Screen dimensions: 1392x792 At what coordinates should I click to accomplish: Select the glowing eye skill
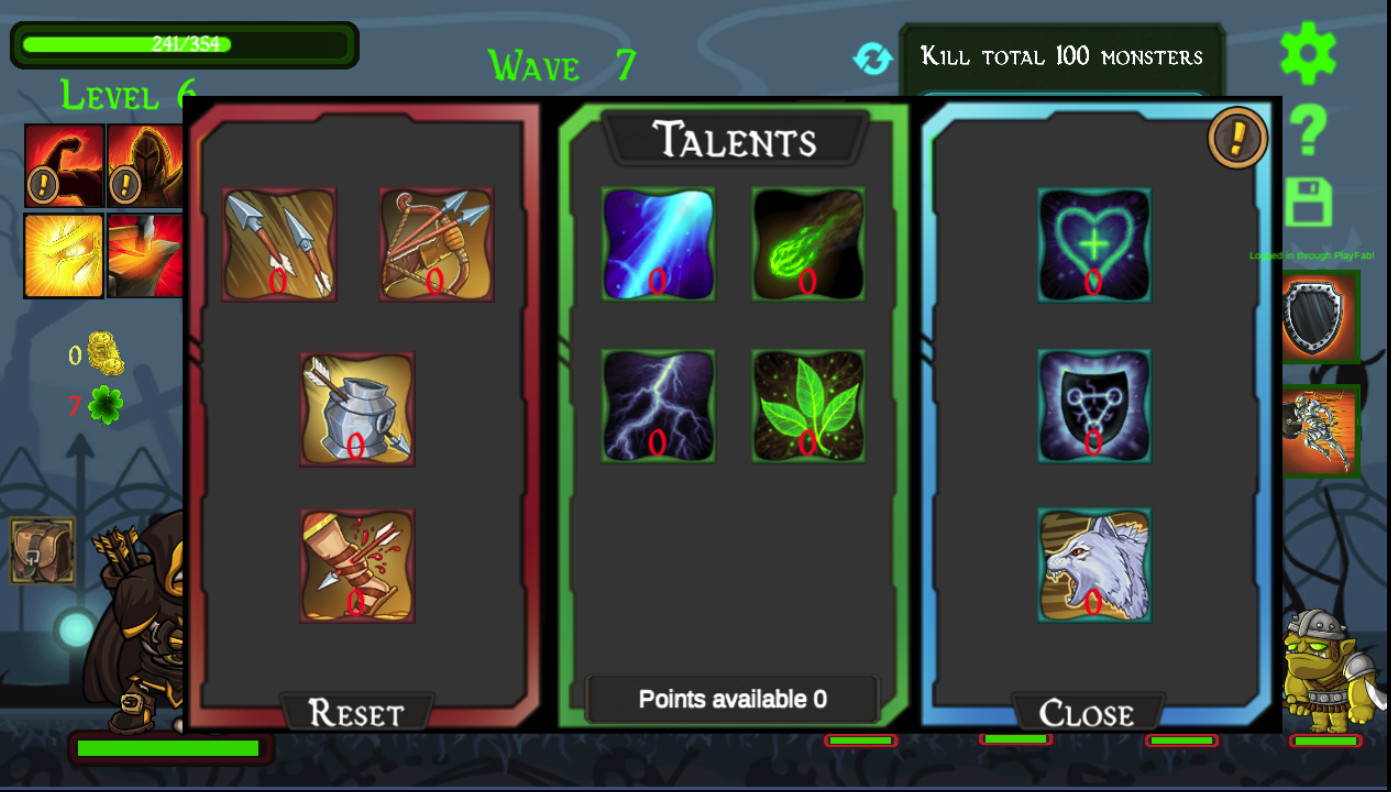(x=63, y=256)
